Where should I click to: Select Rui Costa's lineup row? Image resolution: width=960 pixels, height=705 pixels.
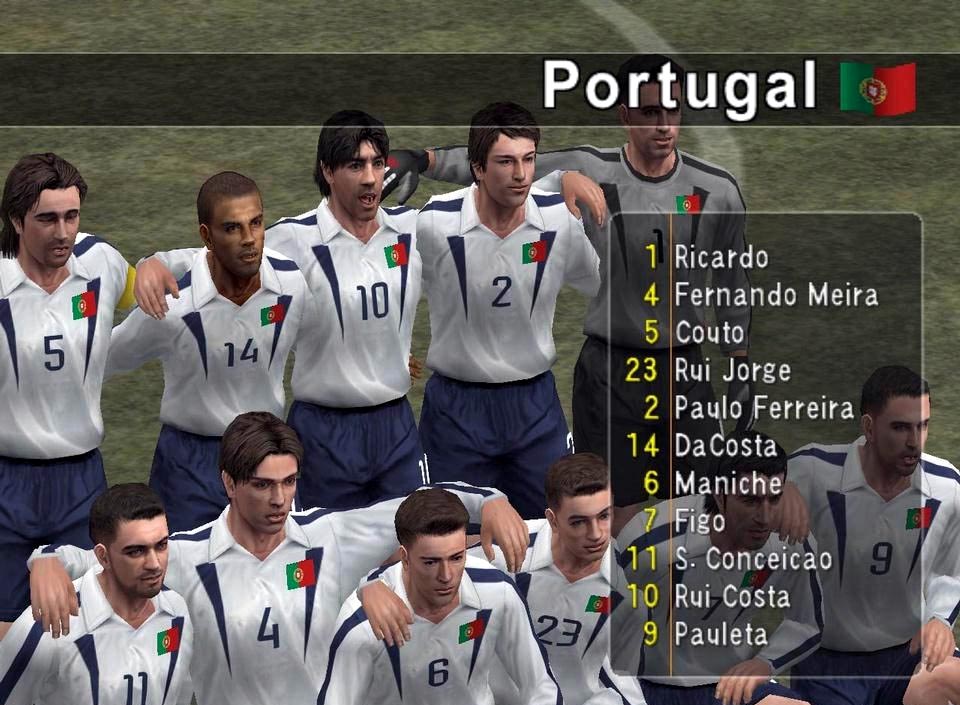pyautogui.click(x=732, y=597)
